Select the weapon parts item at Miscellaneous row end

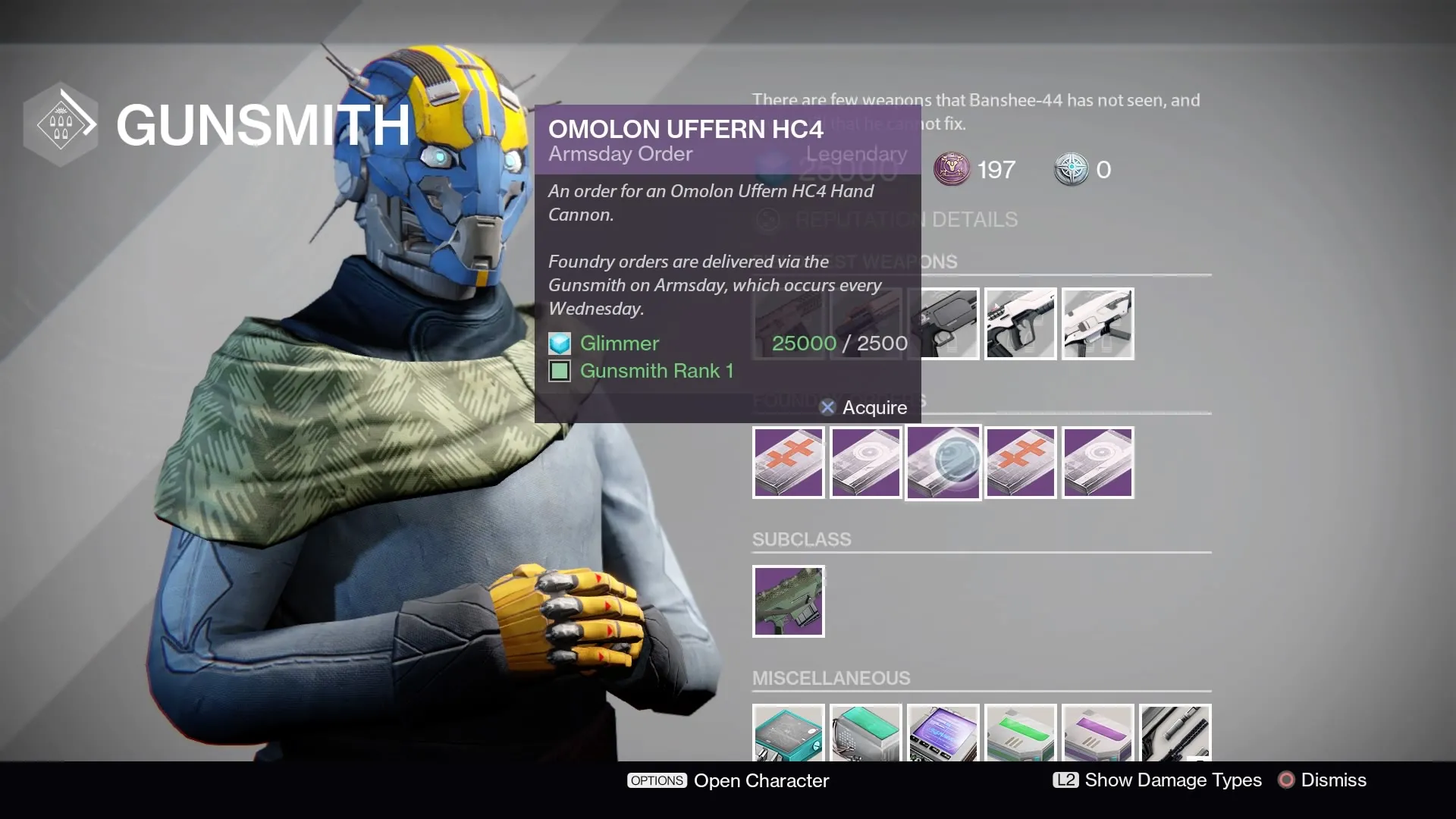click(x=1175, y=734)
